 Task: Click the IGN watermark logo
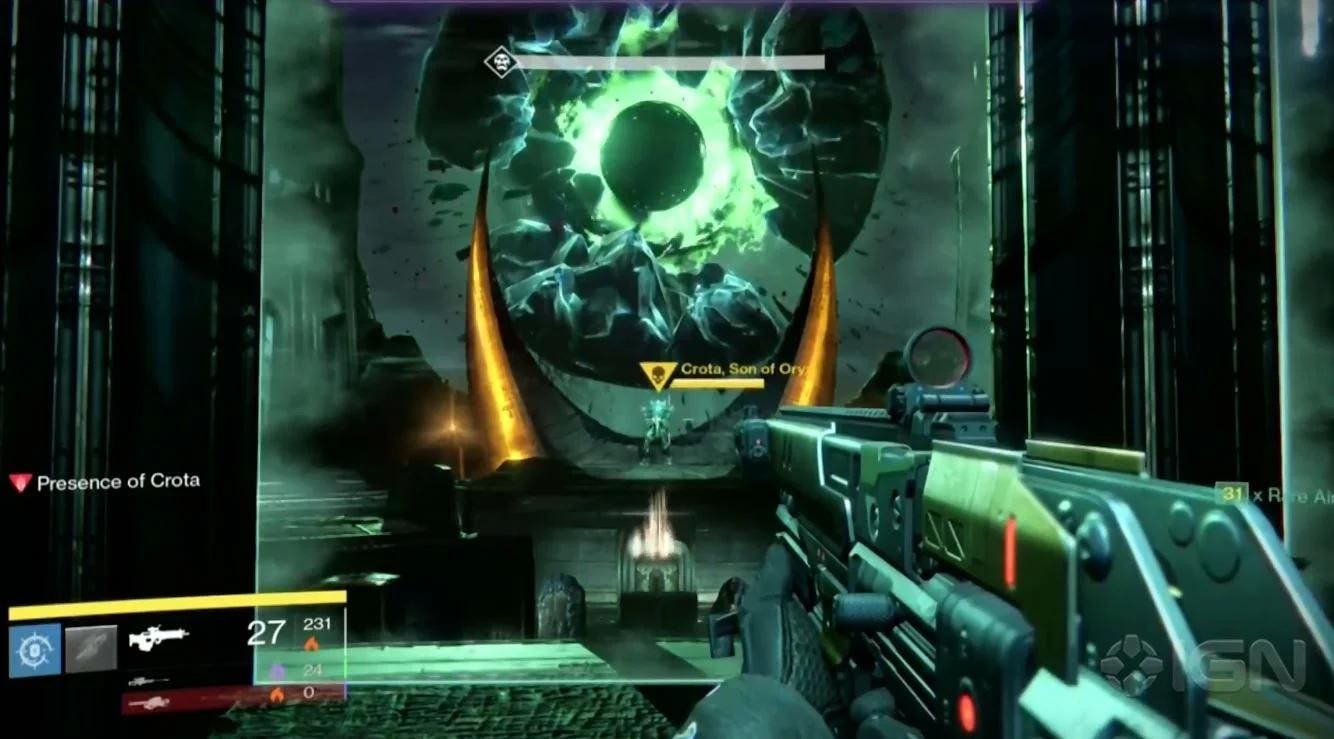tap(1204, 665)
